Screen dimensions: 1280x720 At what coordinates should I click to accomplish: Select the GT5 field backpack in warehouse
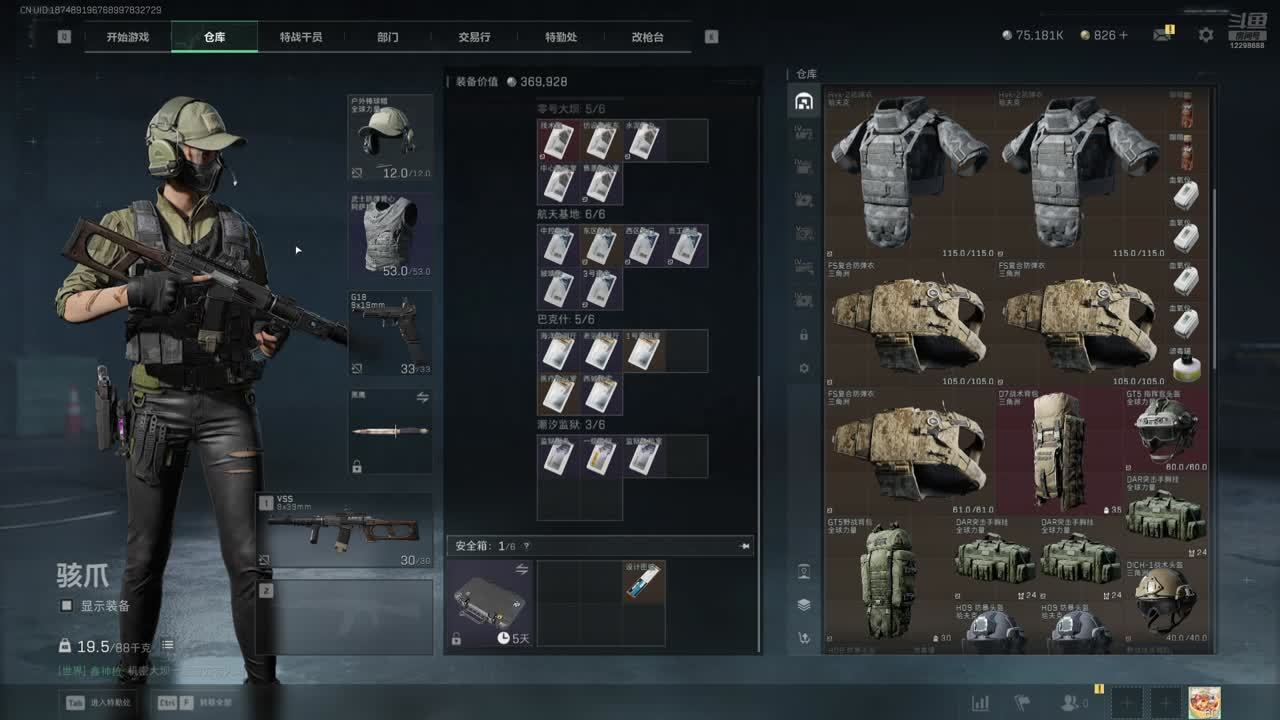(886, 578)
